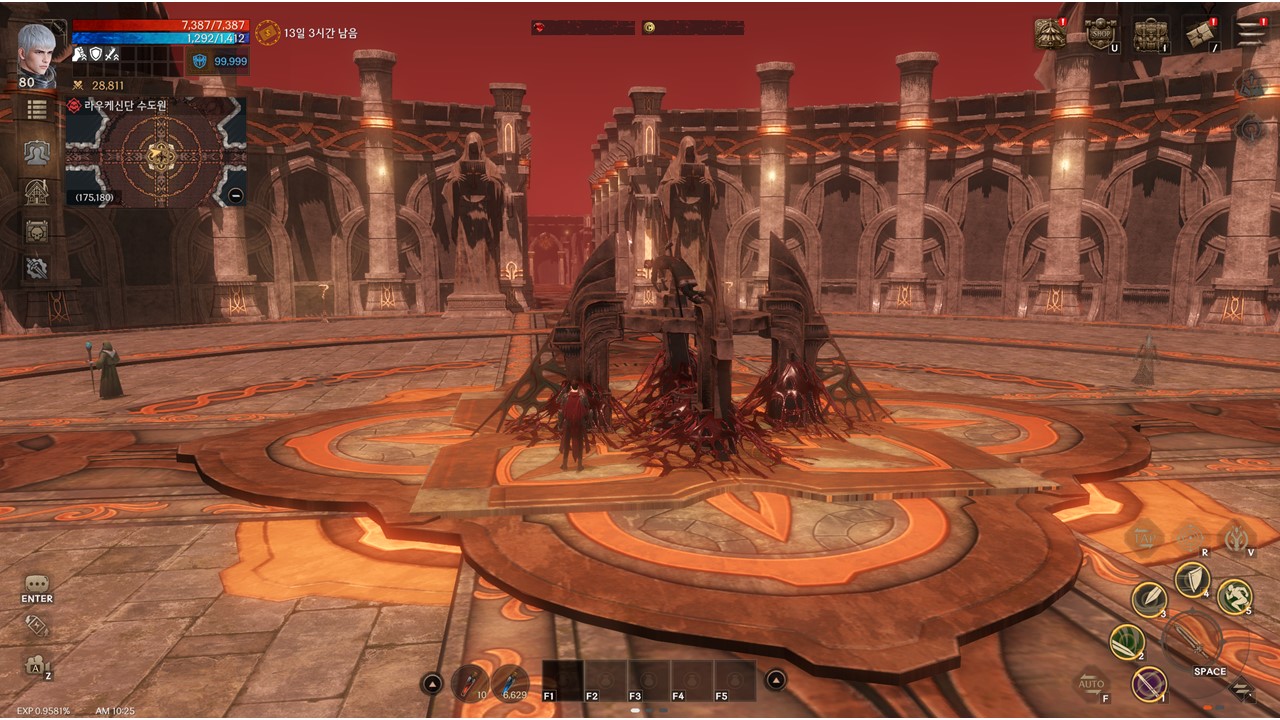
Task: Use the red potion quick slot
Action: pyautogui.click(x=469, y=682)
